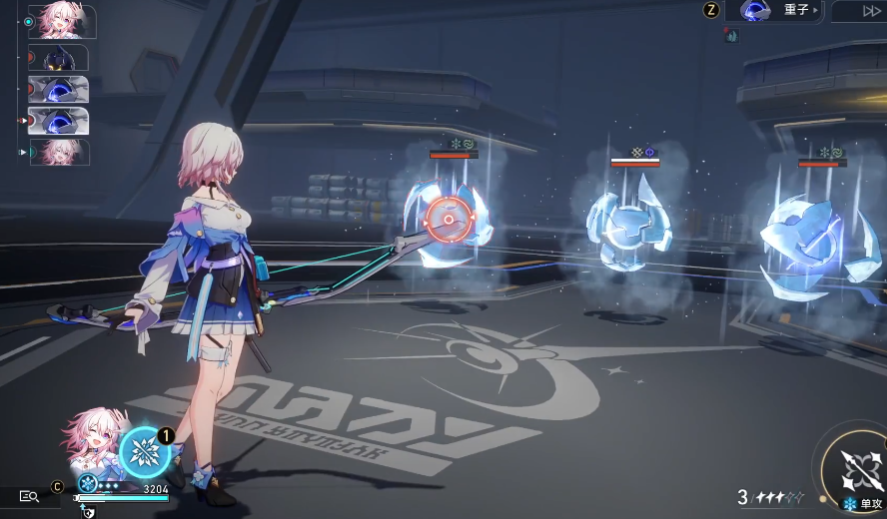The image size is (887, 519).
Task: Select the dark horned enemy turn-order portrait
Action: (x=62, y=58)
